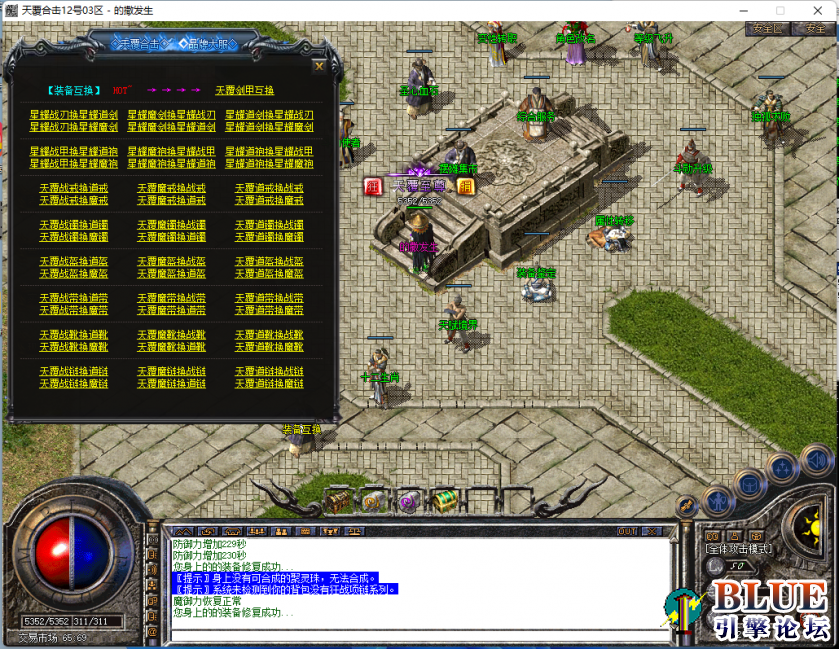Image resolution: width=839 pixels, height=649 pixels.
Task: Close the game window
Action: (818, 9)
